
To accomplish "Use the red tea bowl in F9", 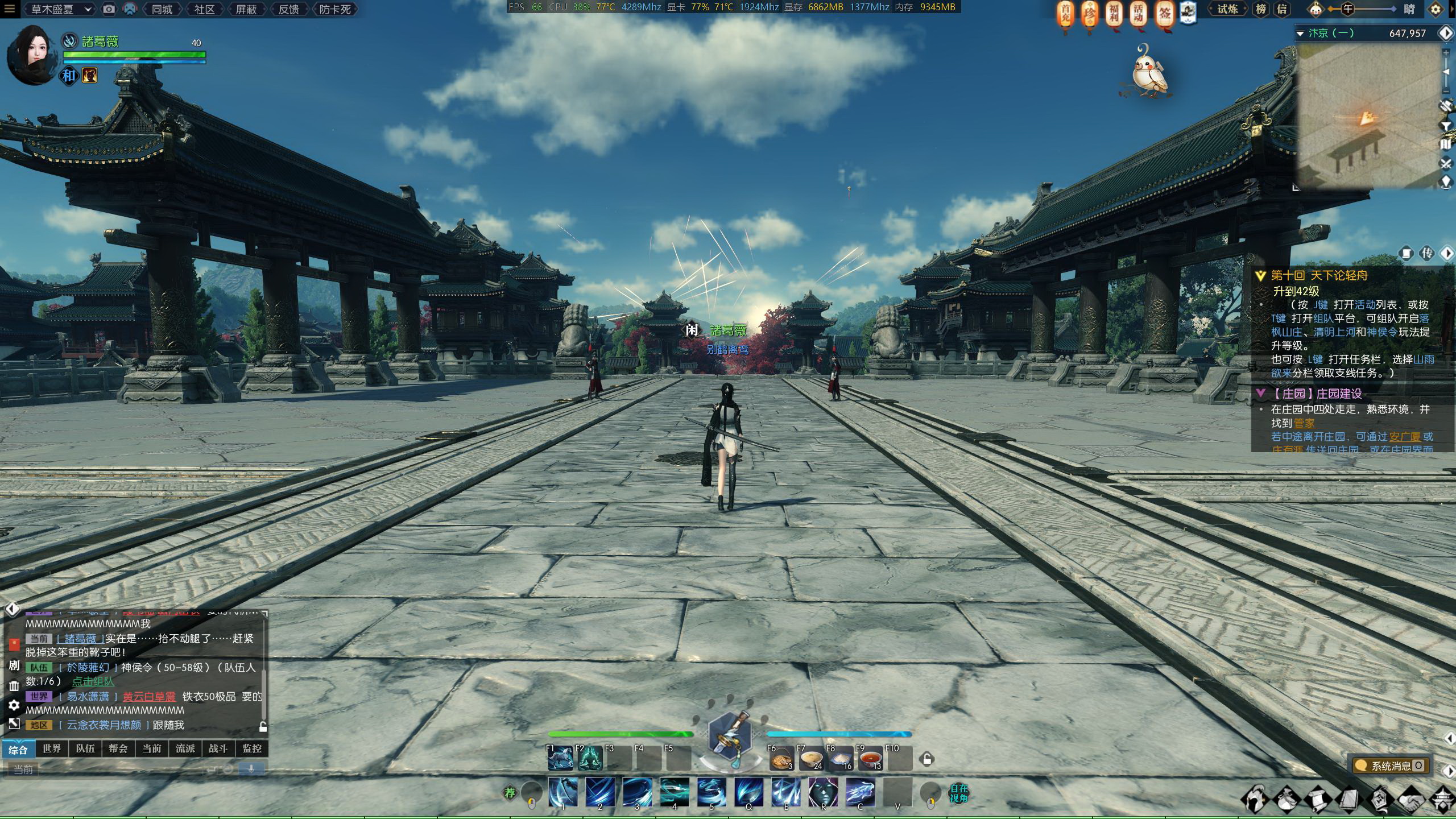I will click(x=870, y=759).
